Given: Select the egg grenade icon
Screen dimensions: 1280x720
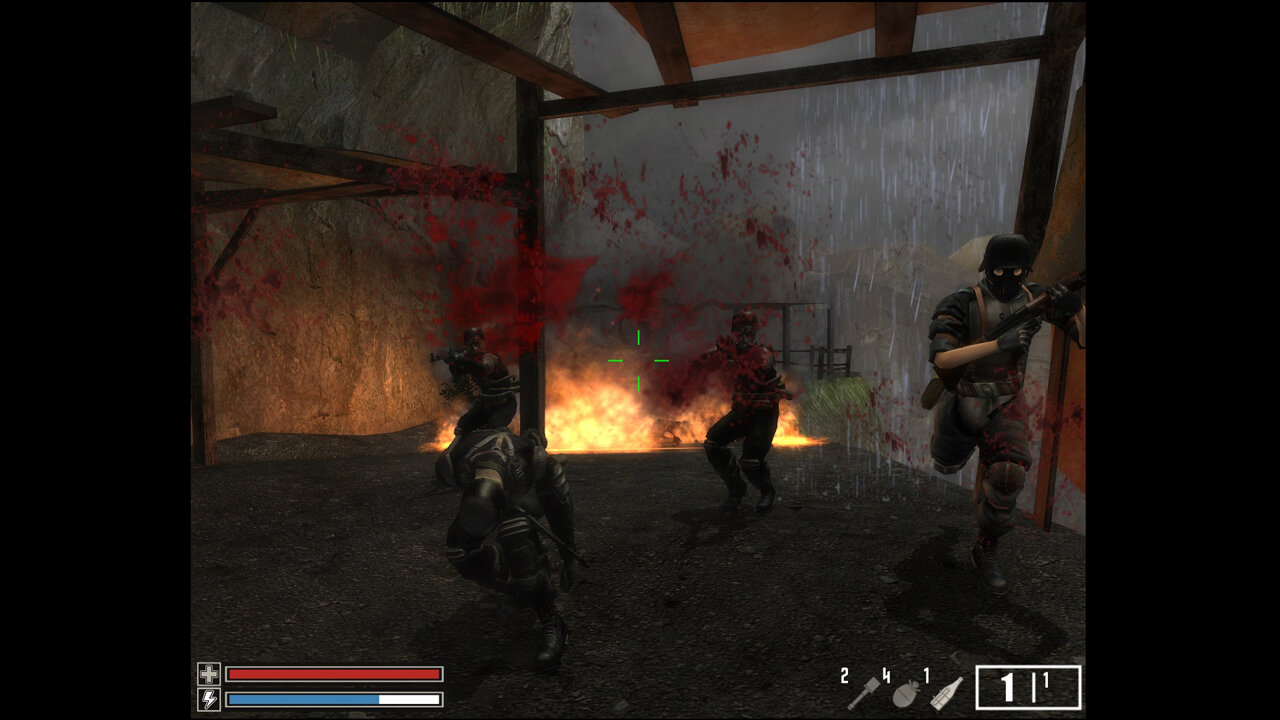Looking at the screenshot, I should [906, 694].
